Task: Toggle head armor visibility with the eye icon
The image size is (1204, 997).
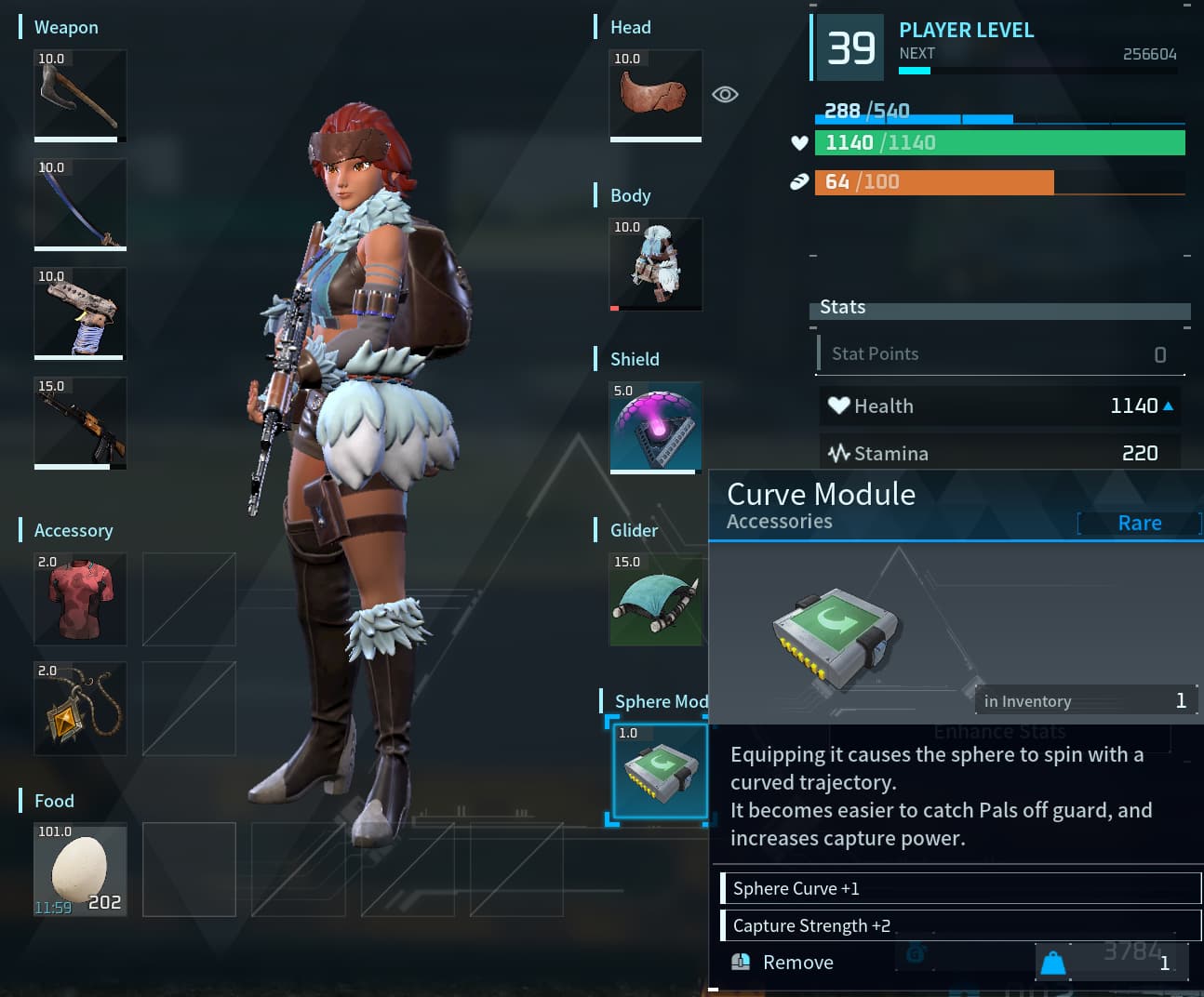Action: click(x=725, y=94)
